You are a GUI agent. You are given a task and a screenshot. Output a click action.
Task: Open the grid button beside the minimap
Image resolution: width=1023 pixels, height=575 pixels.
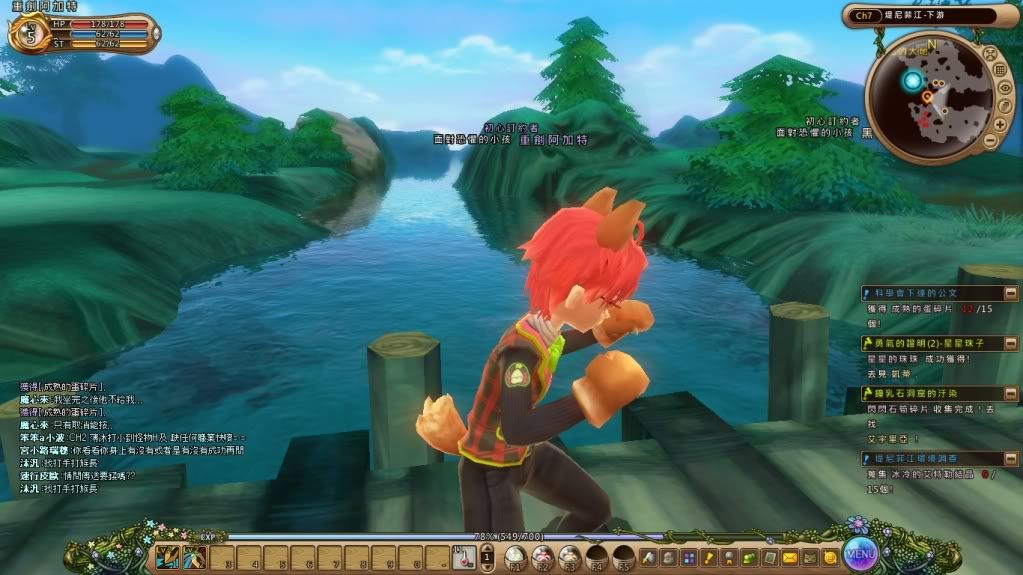tap(1000, 69)
